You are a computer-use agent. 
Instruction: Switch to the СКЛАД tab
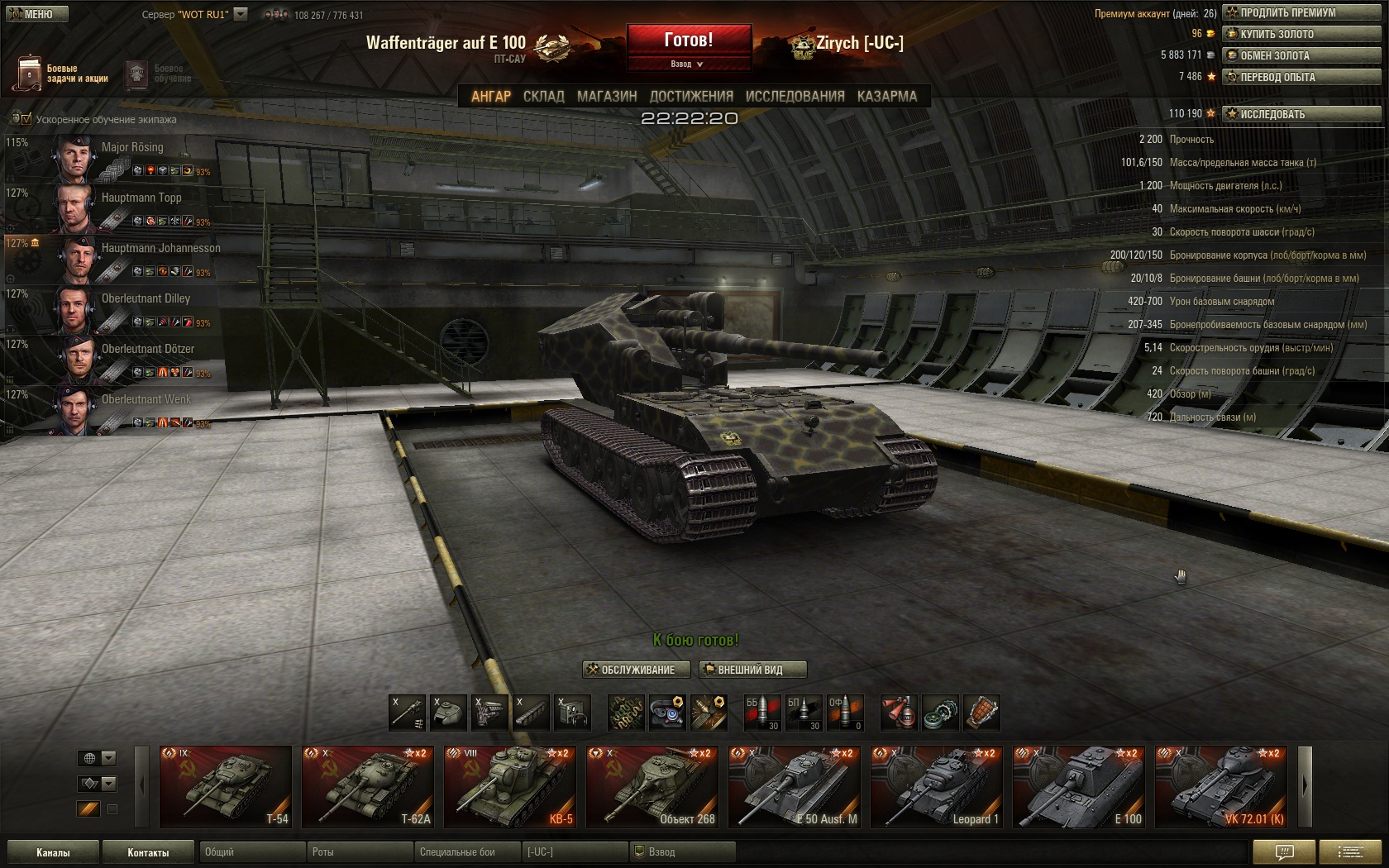click(543, 96)
